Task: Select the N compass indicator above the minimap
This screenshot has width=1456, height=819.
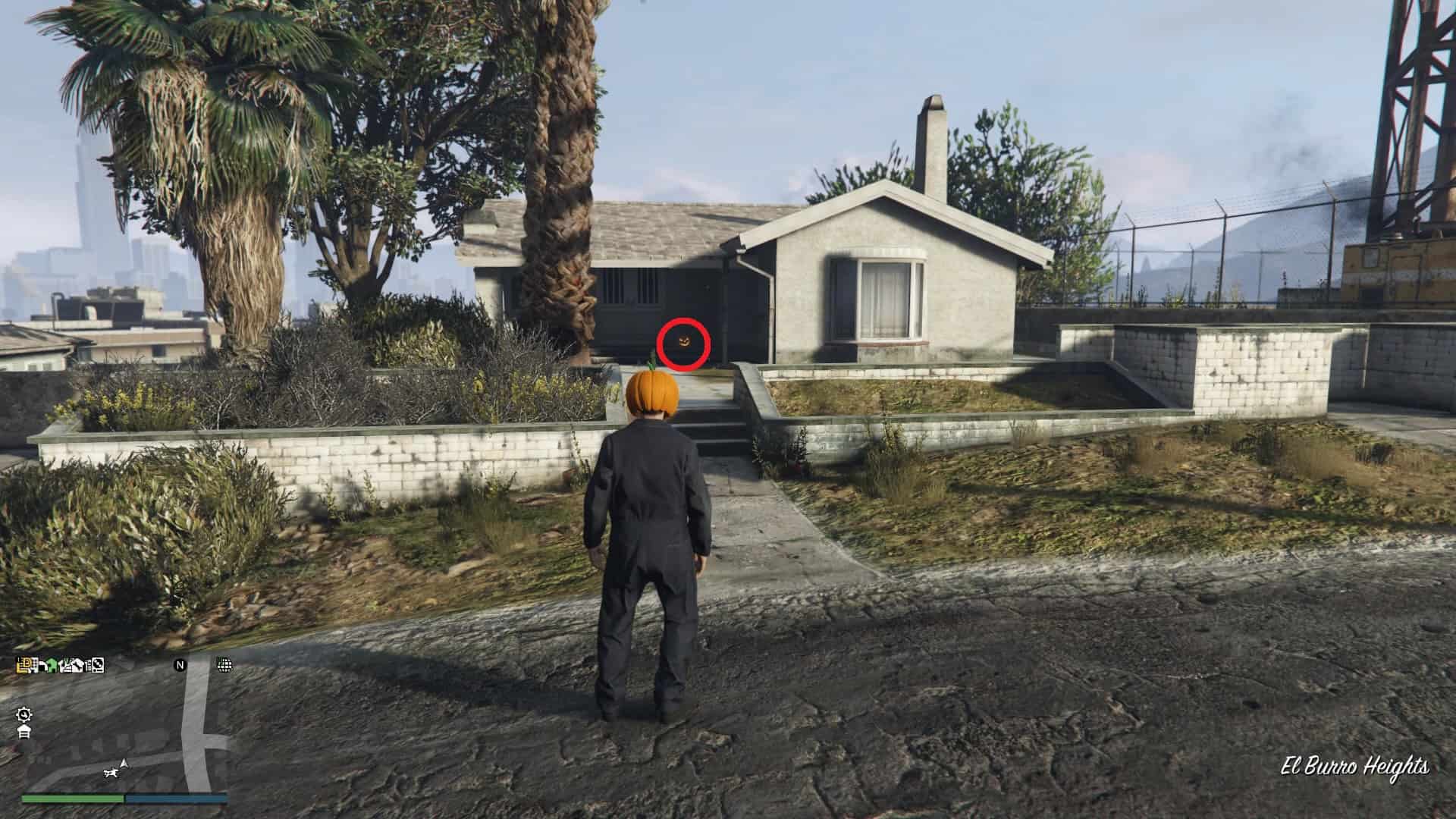Action: [180, 665]
